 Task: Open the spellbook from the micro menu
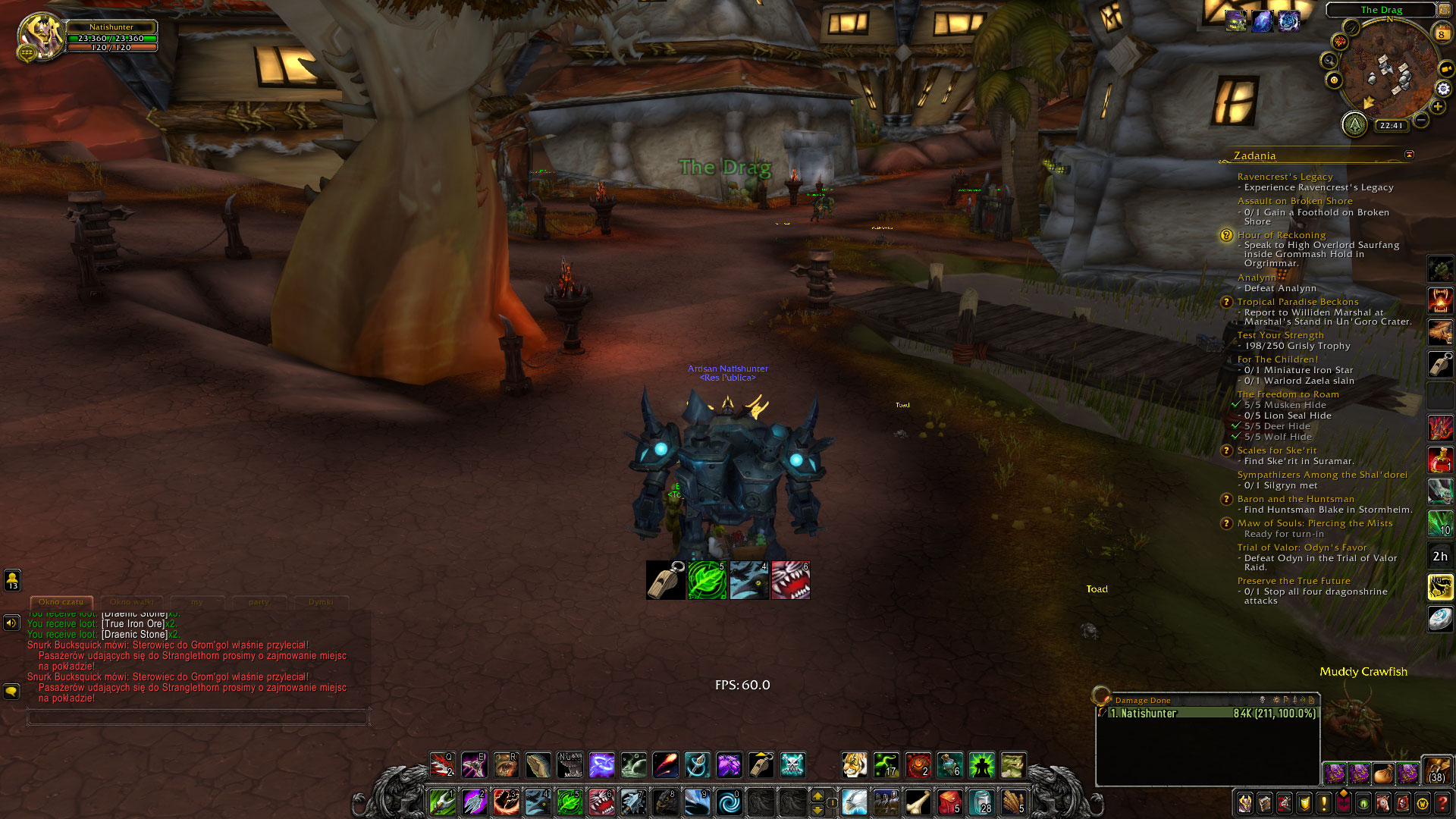pyautogui.click(x=1264, y=804)
